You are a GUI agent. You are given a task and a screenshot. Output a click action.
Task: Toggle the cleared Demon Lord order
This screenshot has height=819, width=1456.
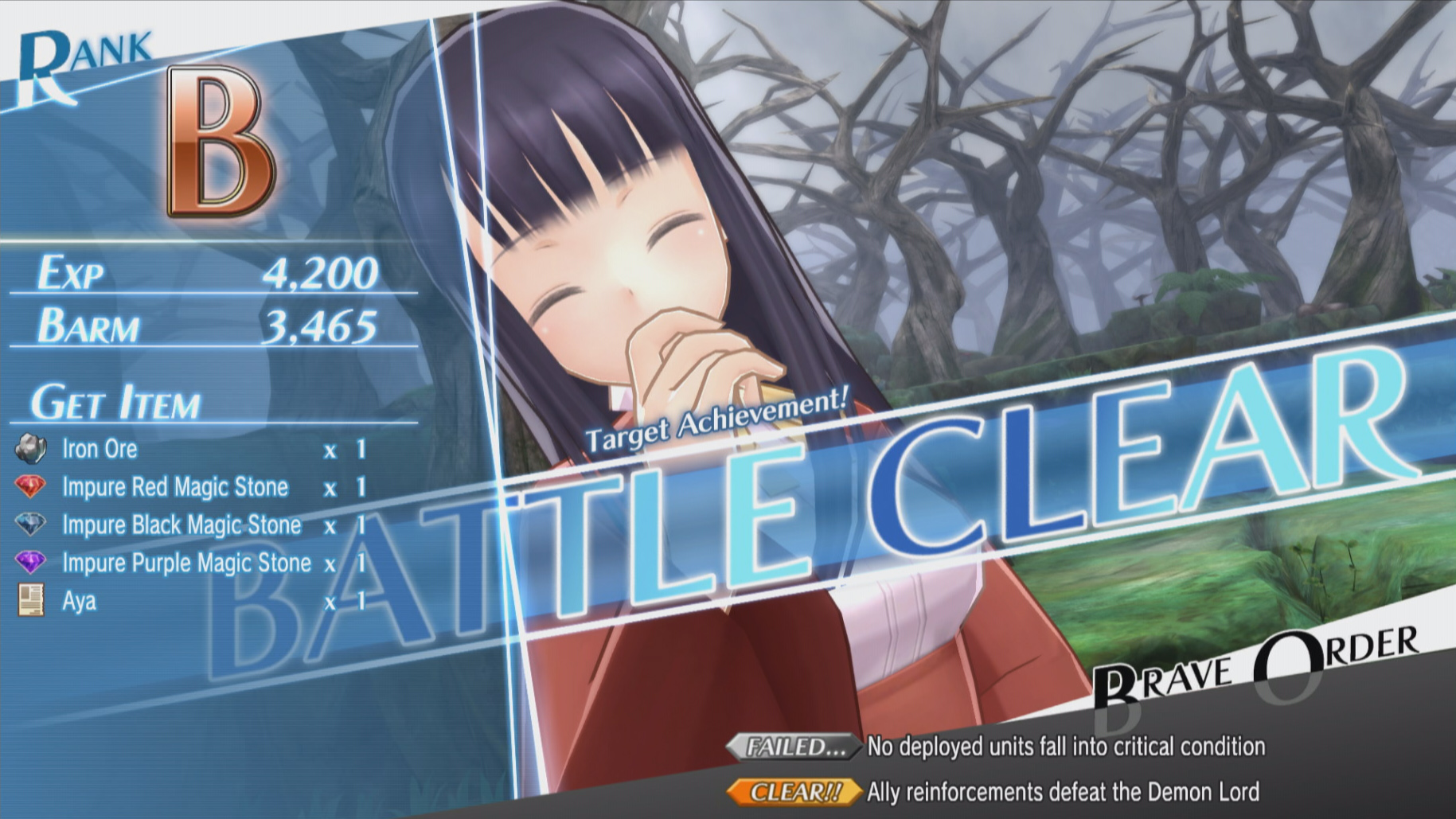coord(1059,792)
